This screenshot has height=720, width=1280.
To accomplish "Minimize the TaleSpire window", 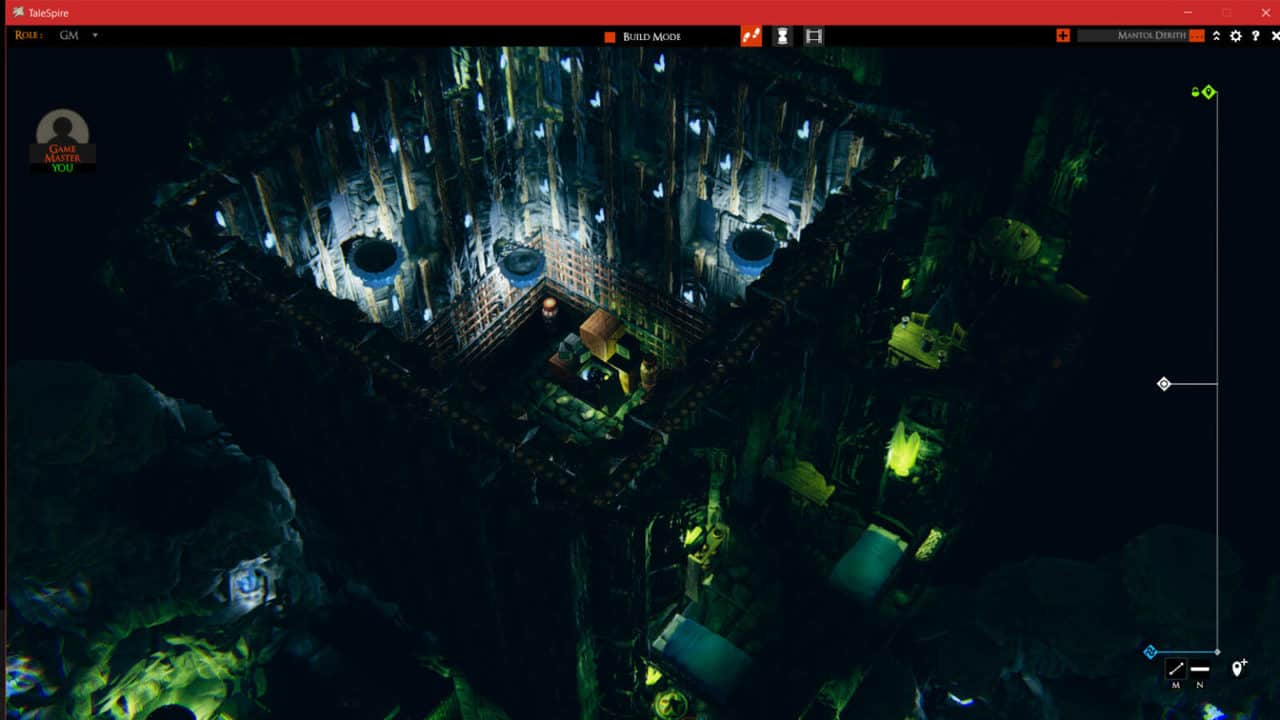I will coord(1188,12).
